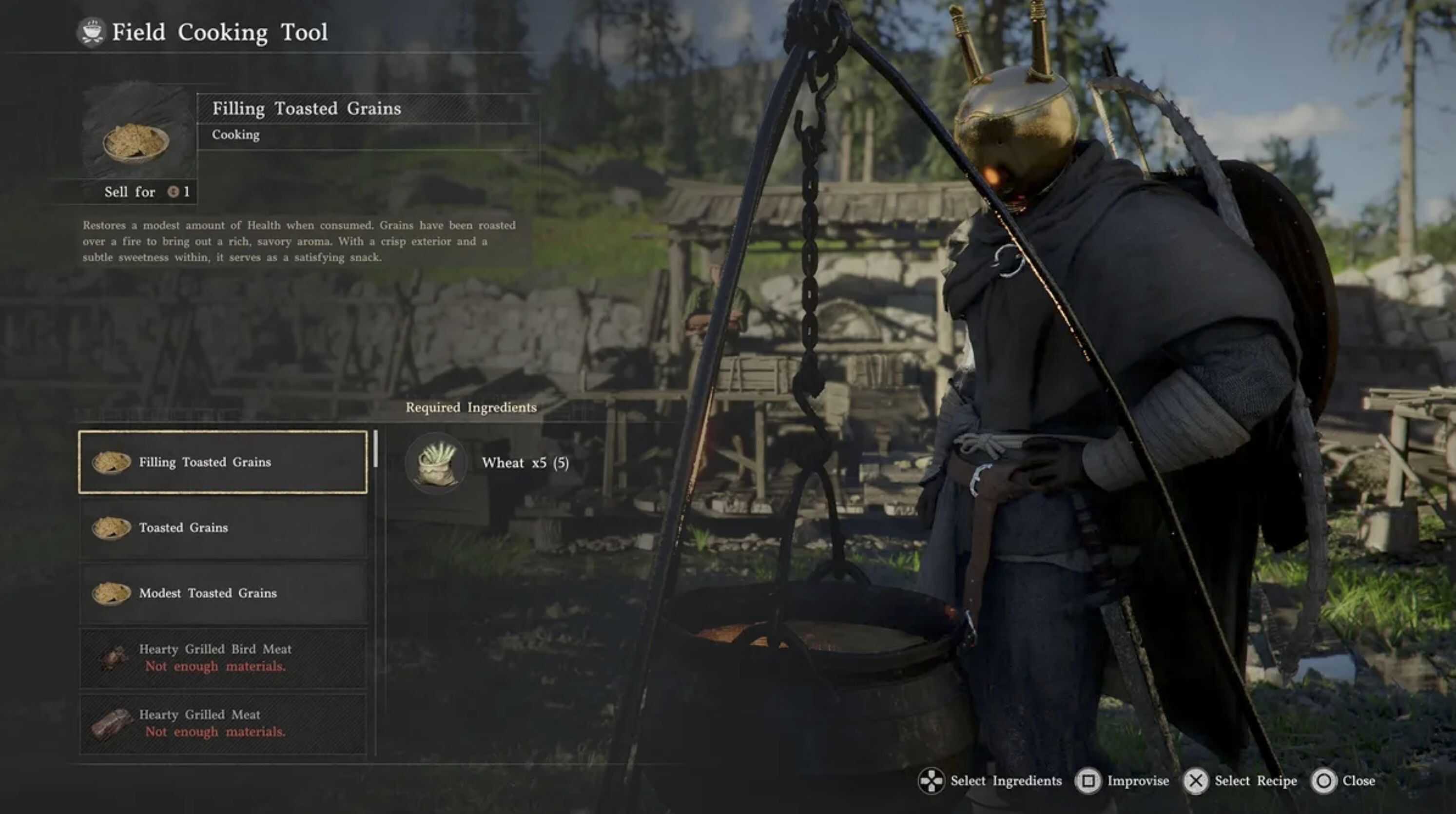
Task: Select the Hearty Grilled Bird Meat recipe
Action: pyautogui.click(x=223, y=658)
